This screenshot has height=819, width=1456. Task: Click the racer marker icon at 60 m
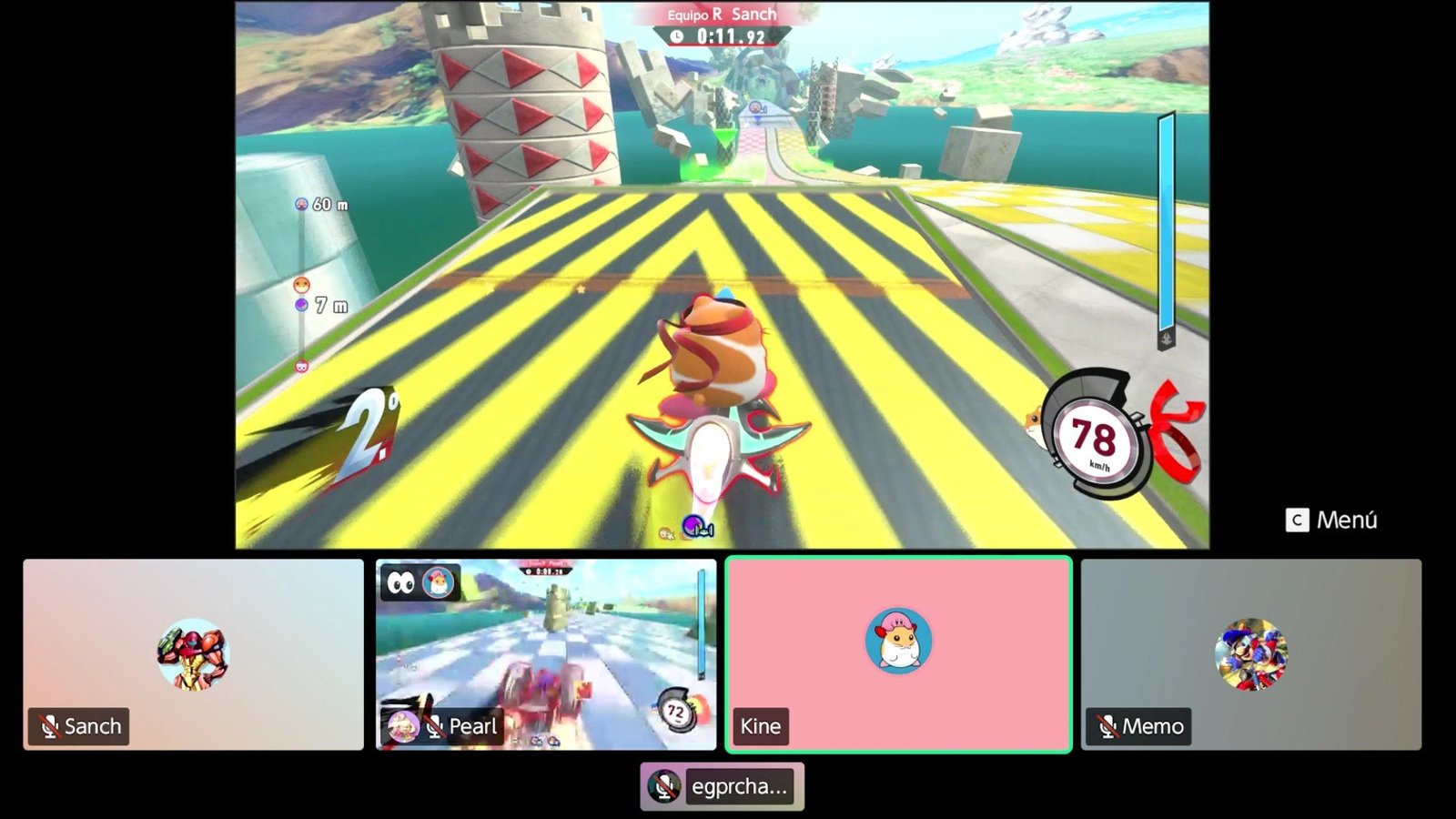coord(299,204)
